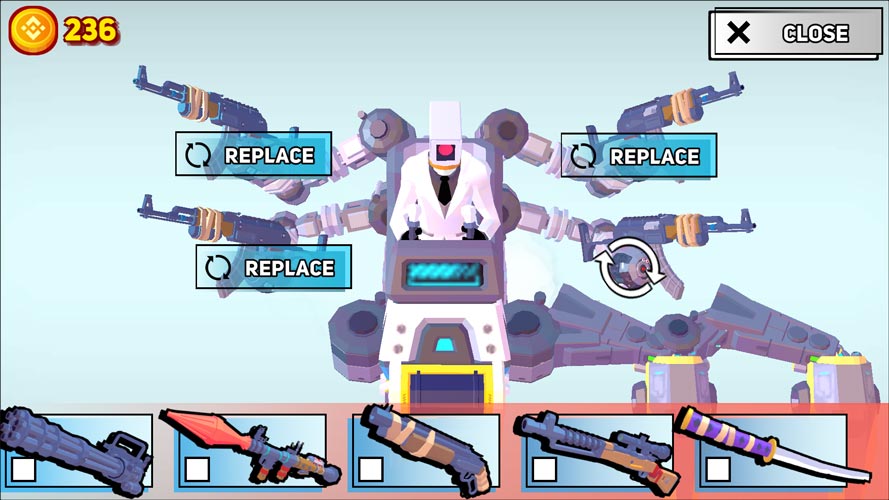Image resolution: width=889 pixels, height=500 pixels.
Task: Choose the purple katana weapon card
Action: (771, 450)
